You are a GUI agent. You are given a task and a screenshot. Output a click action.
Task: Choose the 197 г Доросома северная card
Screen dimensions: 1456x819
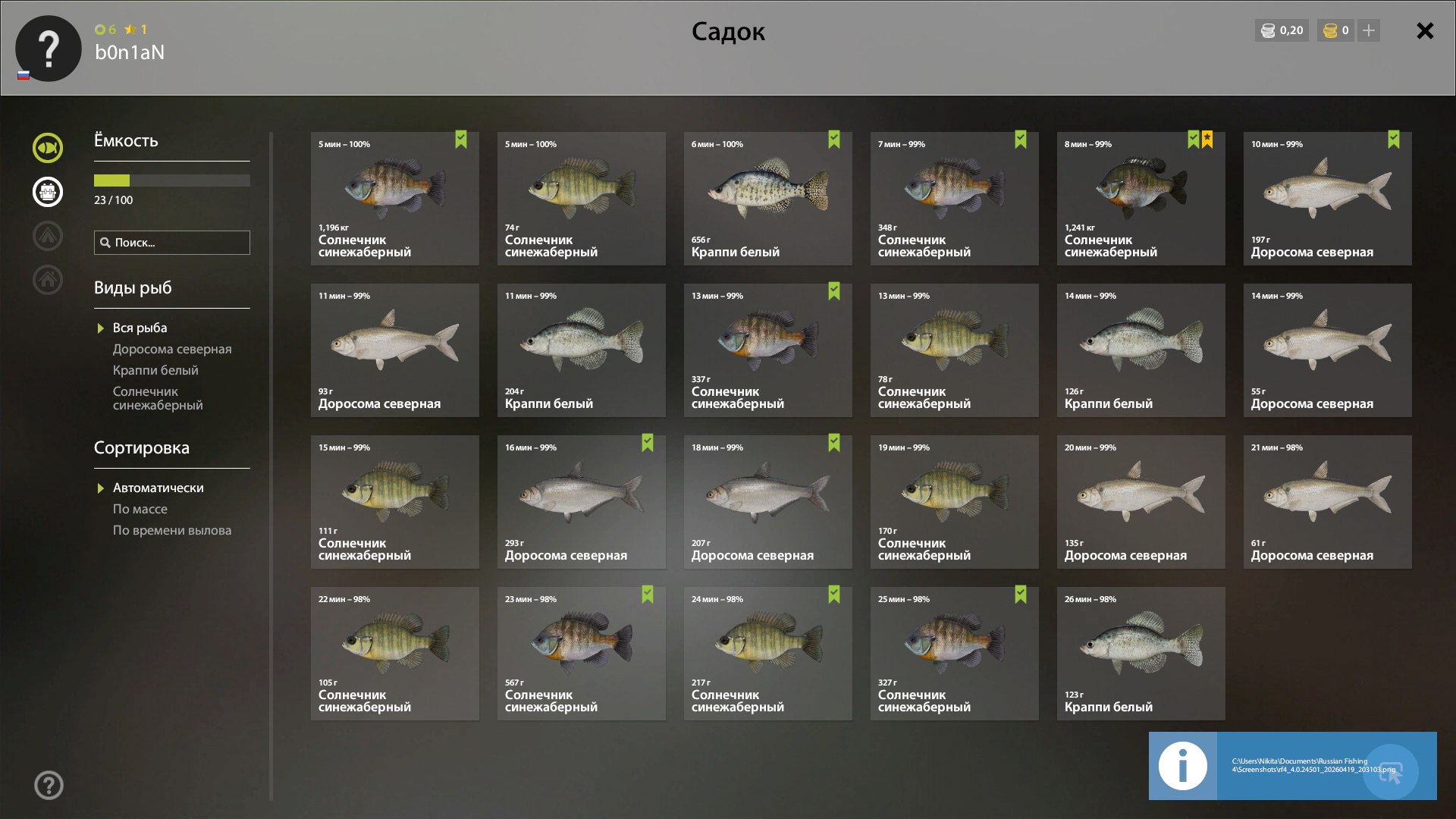point(1327,199)
